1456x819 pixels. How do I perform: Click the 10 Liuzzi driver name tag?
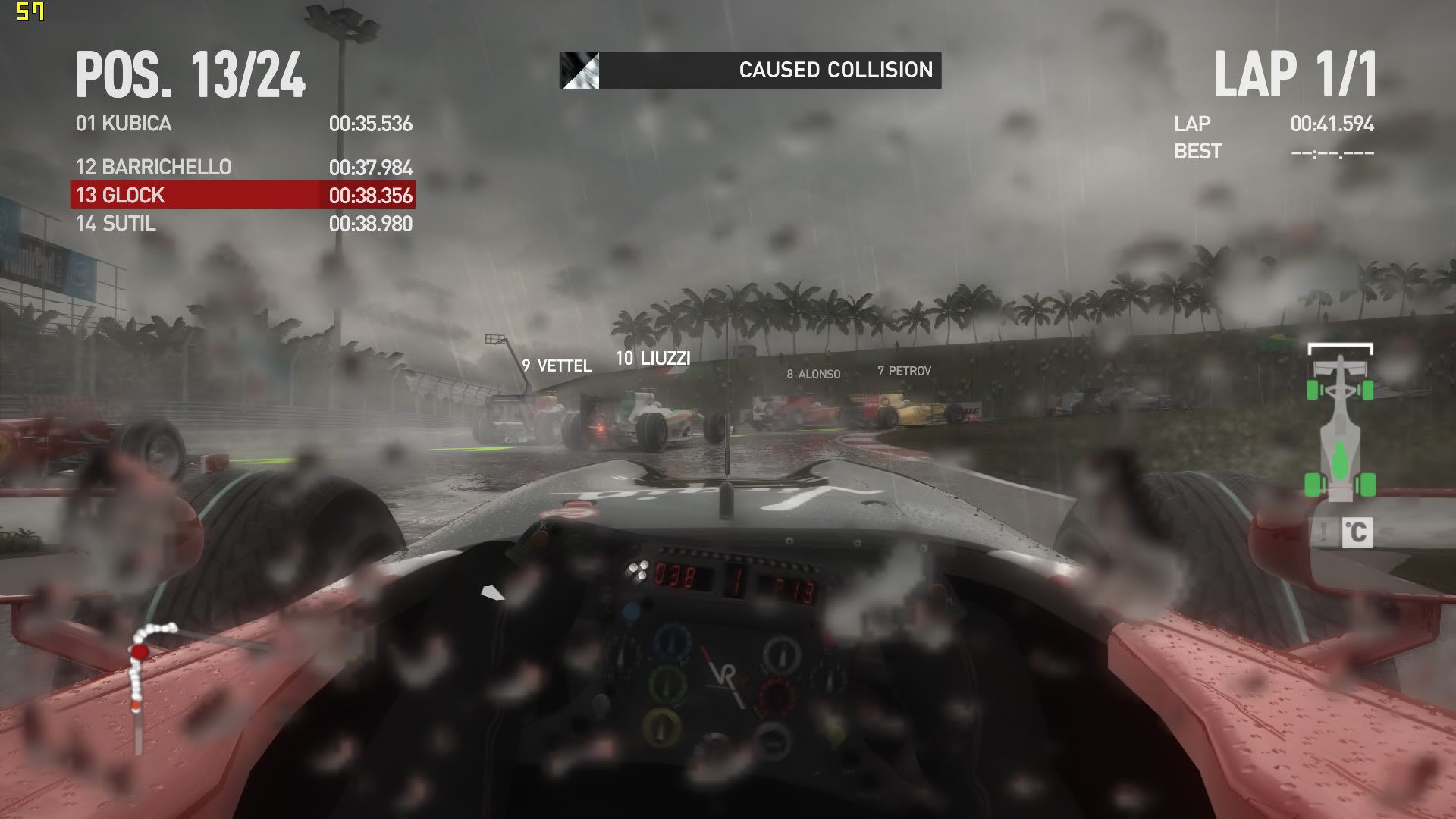pos(653,359)
